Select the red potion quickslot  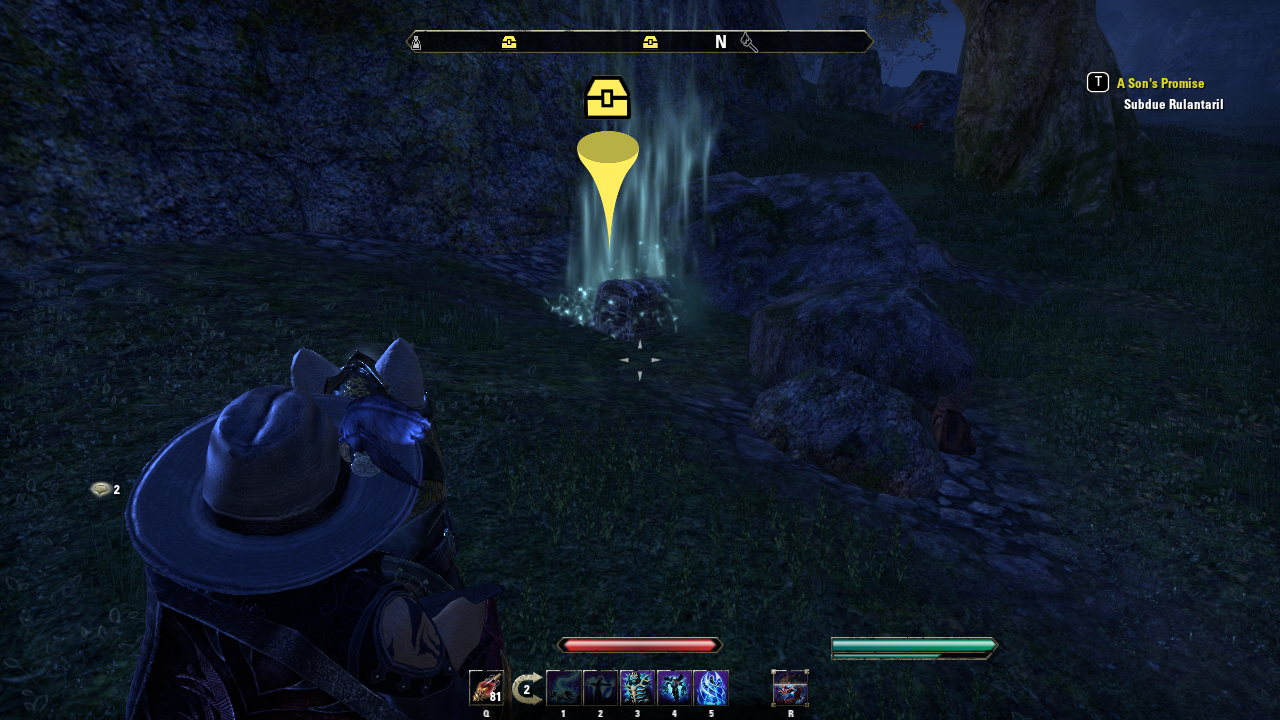coord(486,688)
